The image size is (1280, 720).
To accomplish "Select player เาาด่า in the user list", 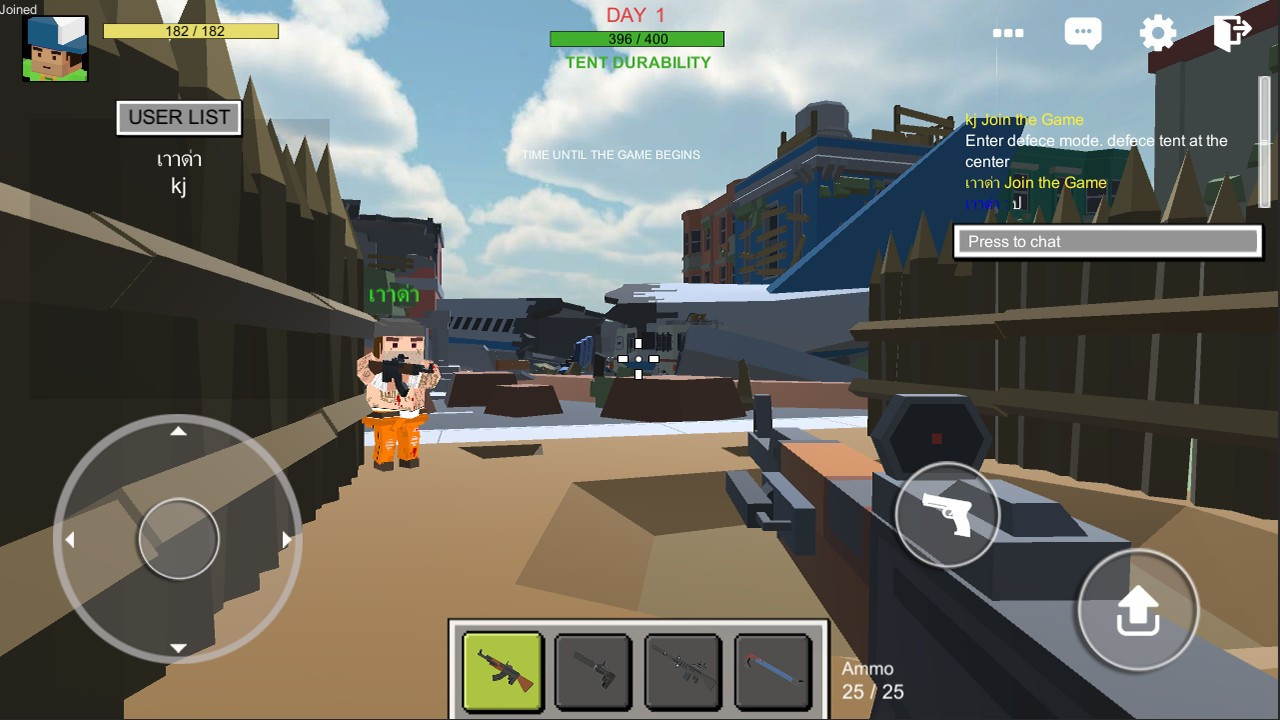I will [x=180, y=159].
